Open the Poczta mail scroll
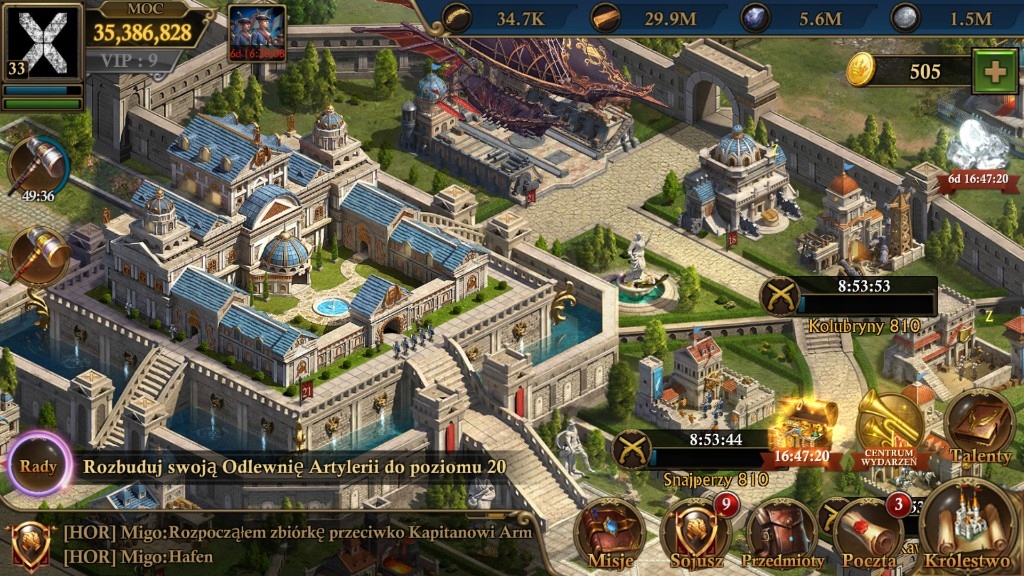 point(868,533)
